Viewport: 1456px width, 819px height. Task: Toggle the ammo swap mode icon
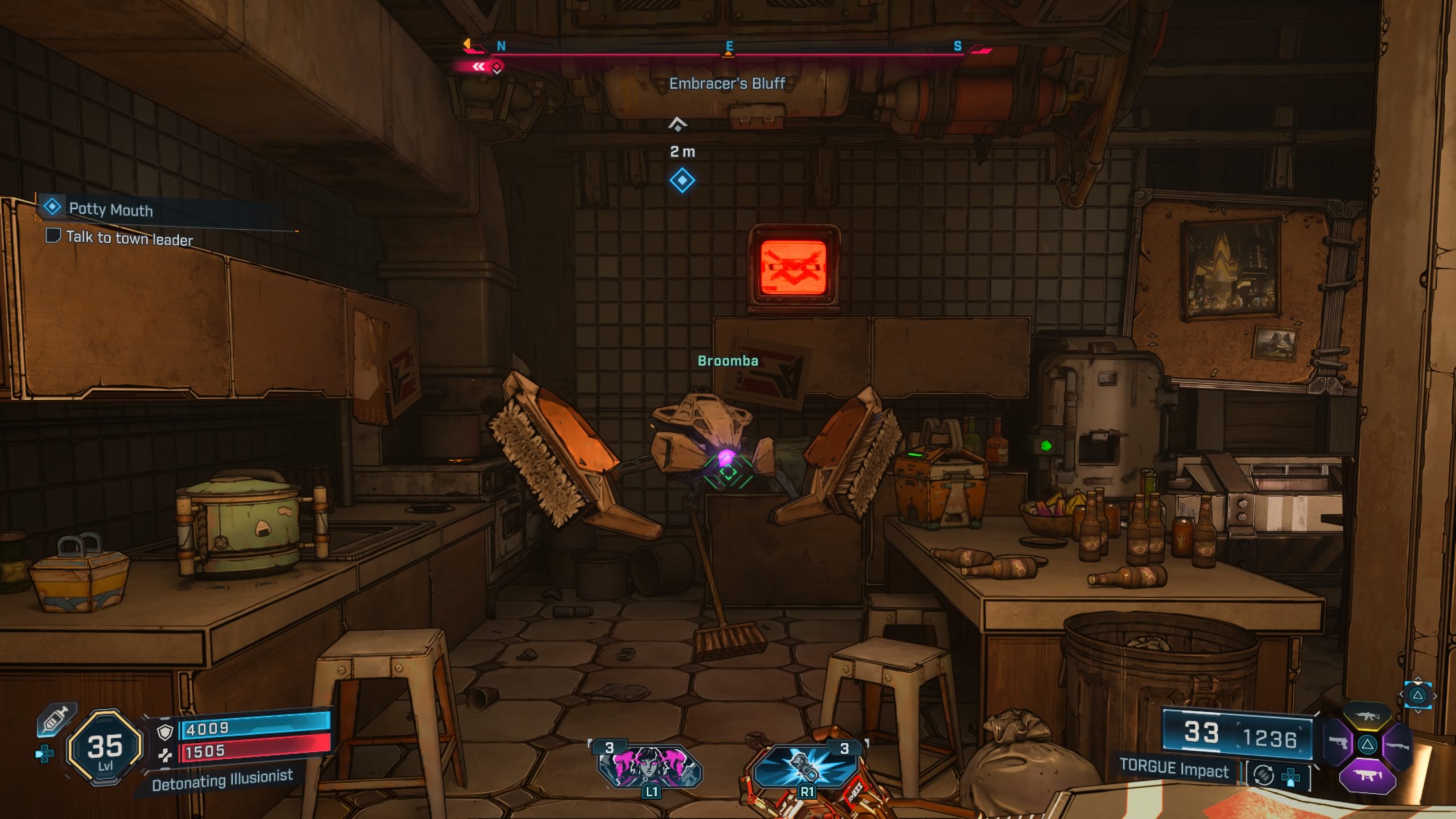tap(1264, 775)
